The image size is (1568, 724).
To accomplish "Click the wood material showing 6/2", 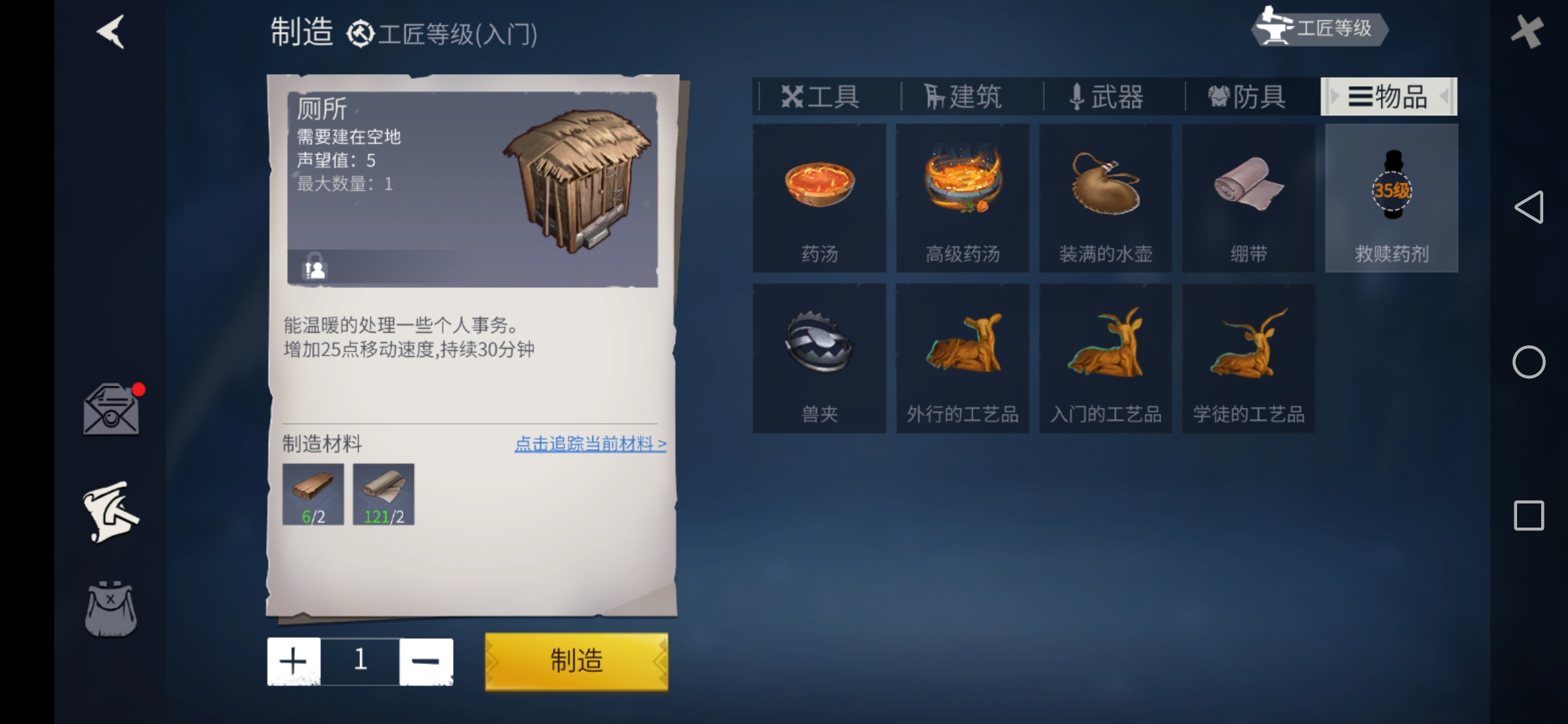I will pos(312,494).
